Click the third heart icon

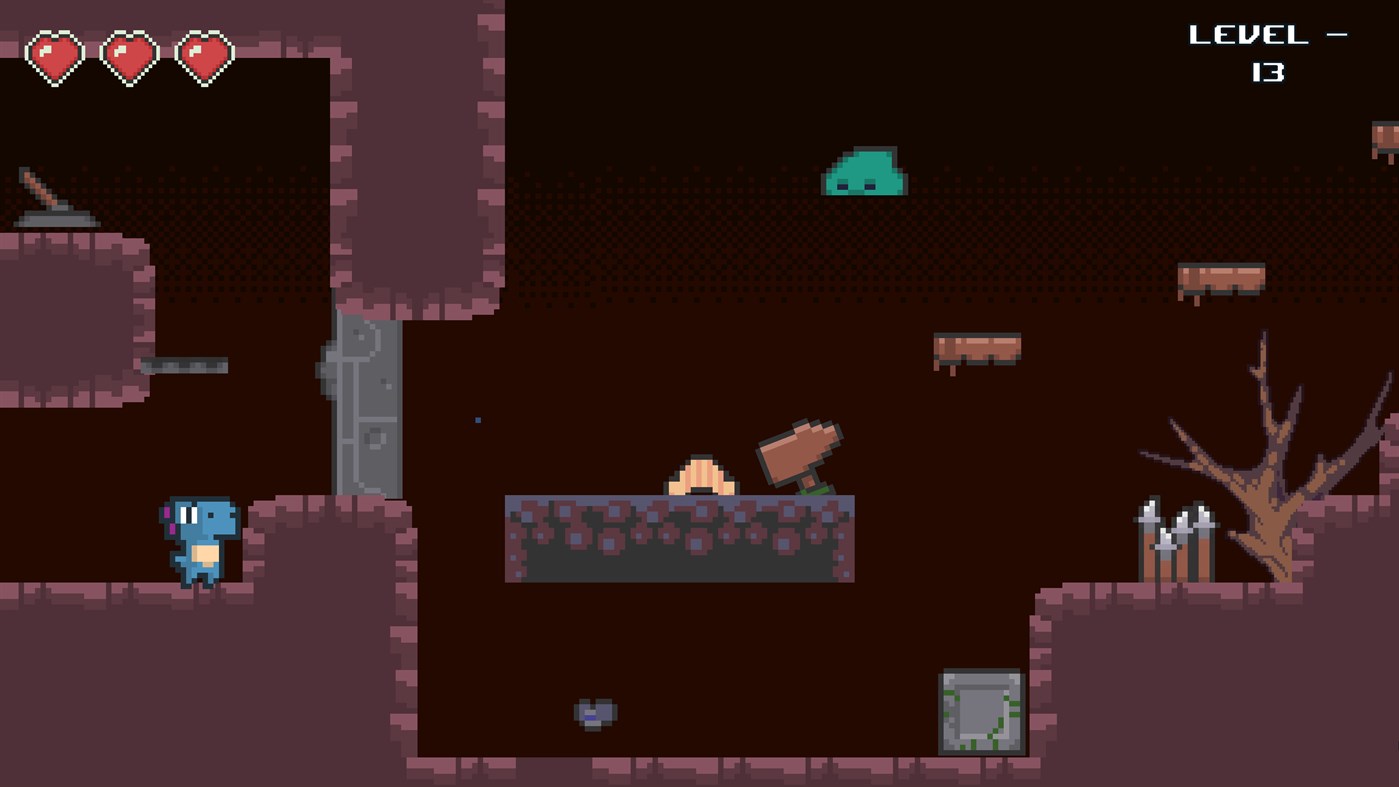[203, 55]
